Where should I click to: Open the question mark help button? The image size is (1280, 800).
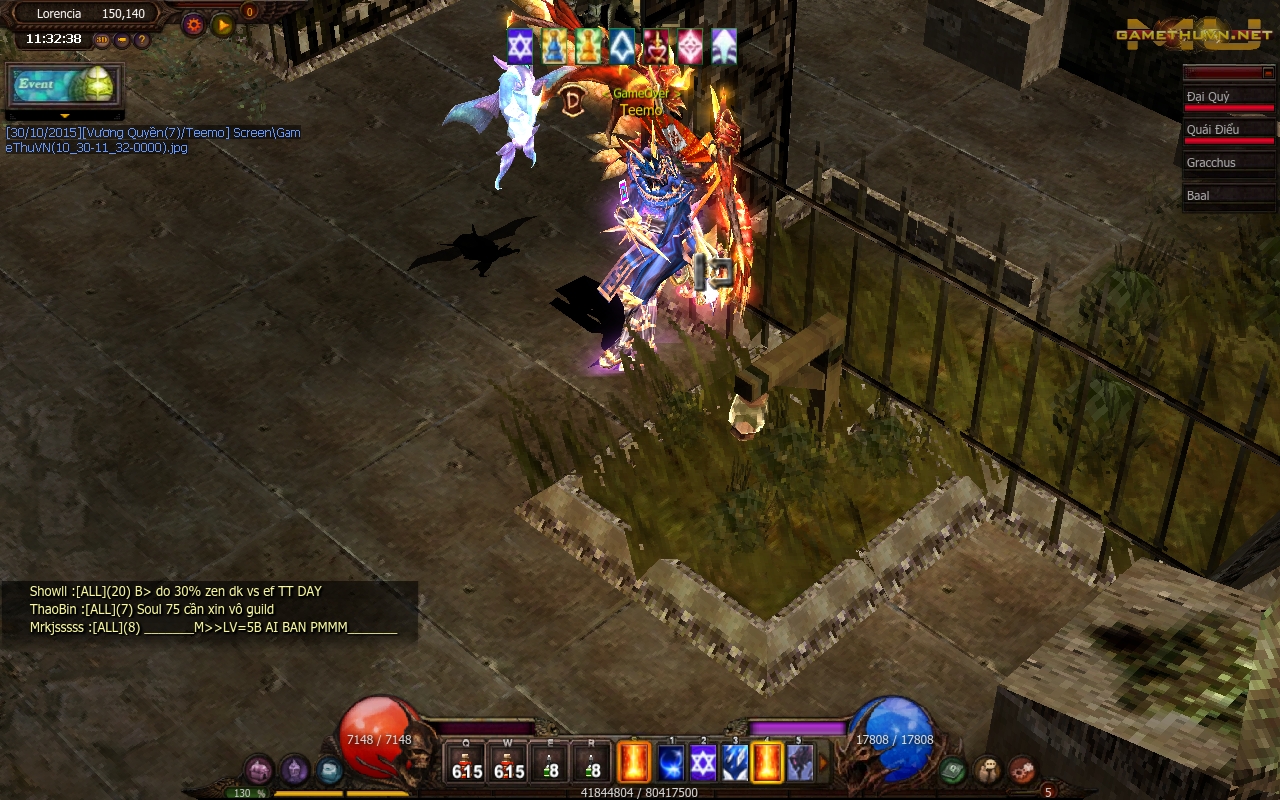click(x=142, y=40)
